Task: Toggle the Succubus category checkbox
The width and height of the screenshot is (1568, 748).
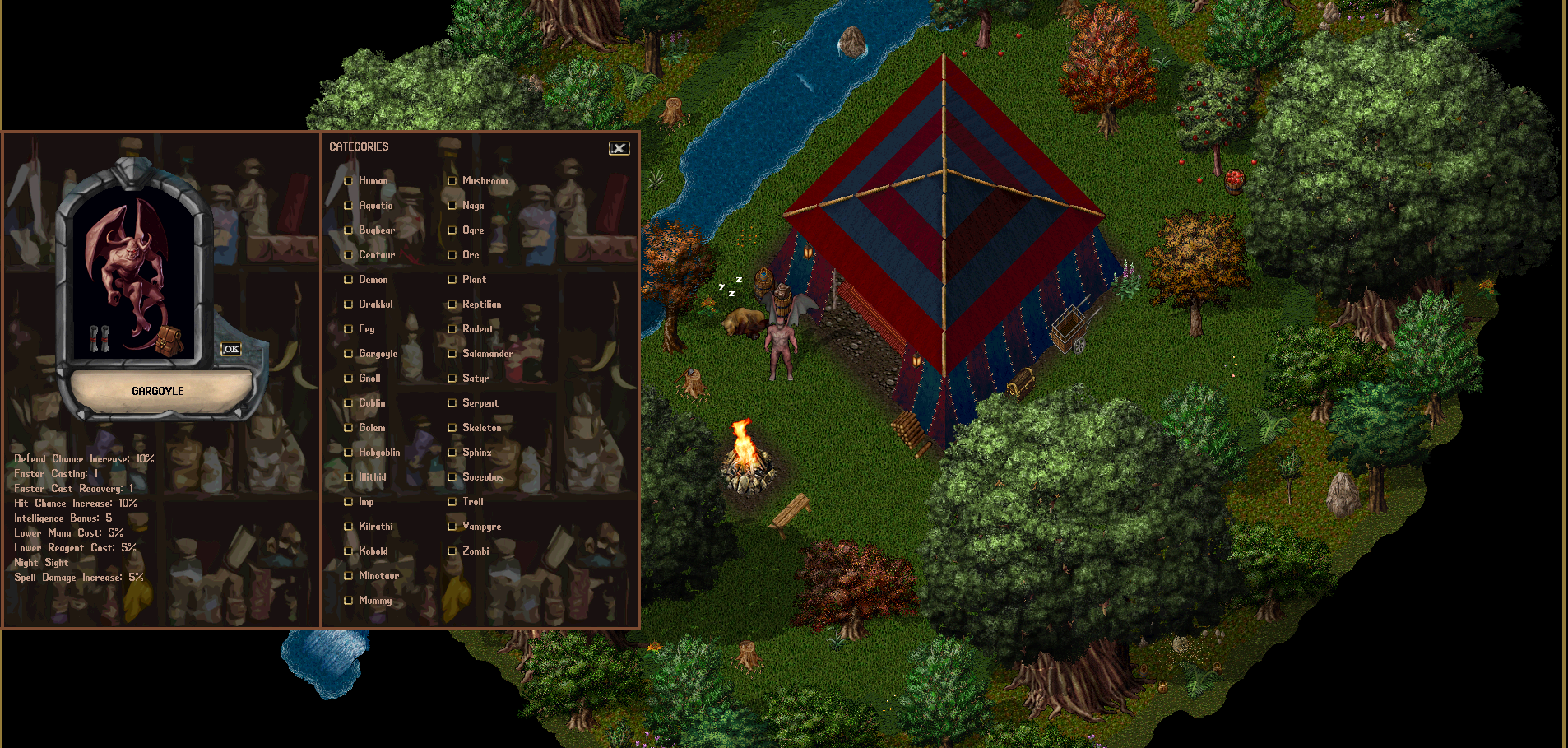Action: coord(452,477)
